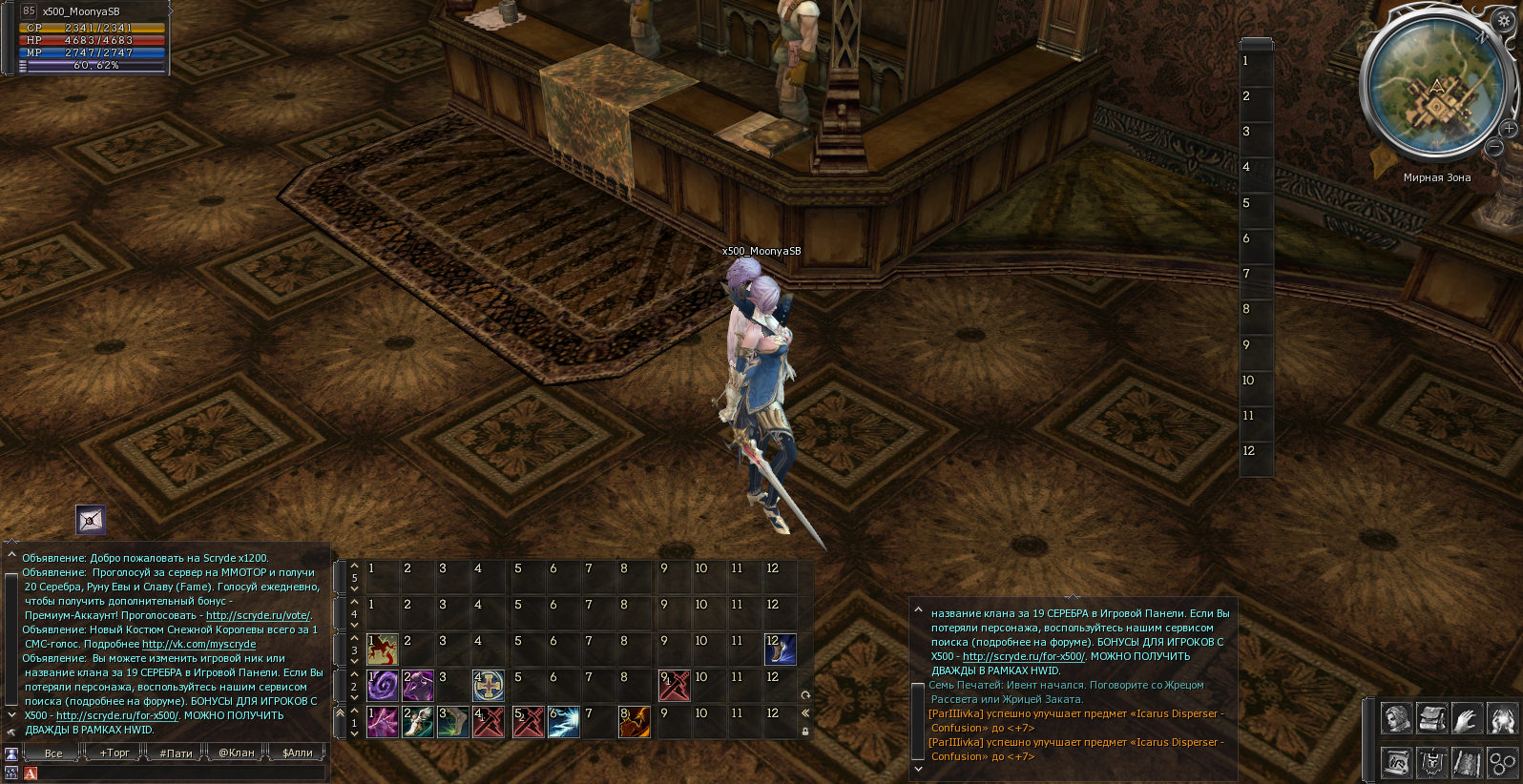Switch to the #Пати chat tab

point(176,753)
